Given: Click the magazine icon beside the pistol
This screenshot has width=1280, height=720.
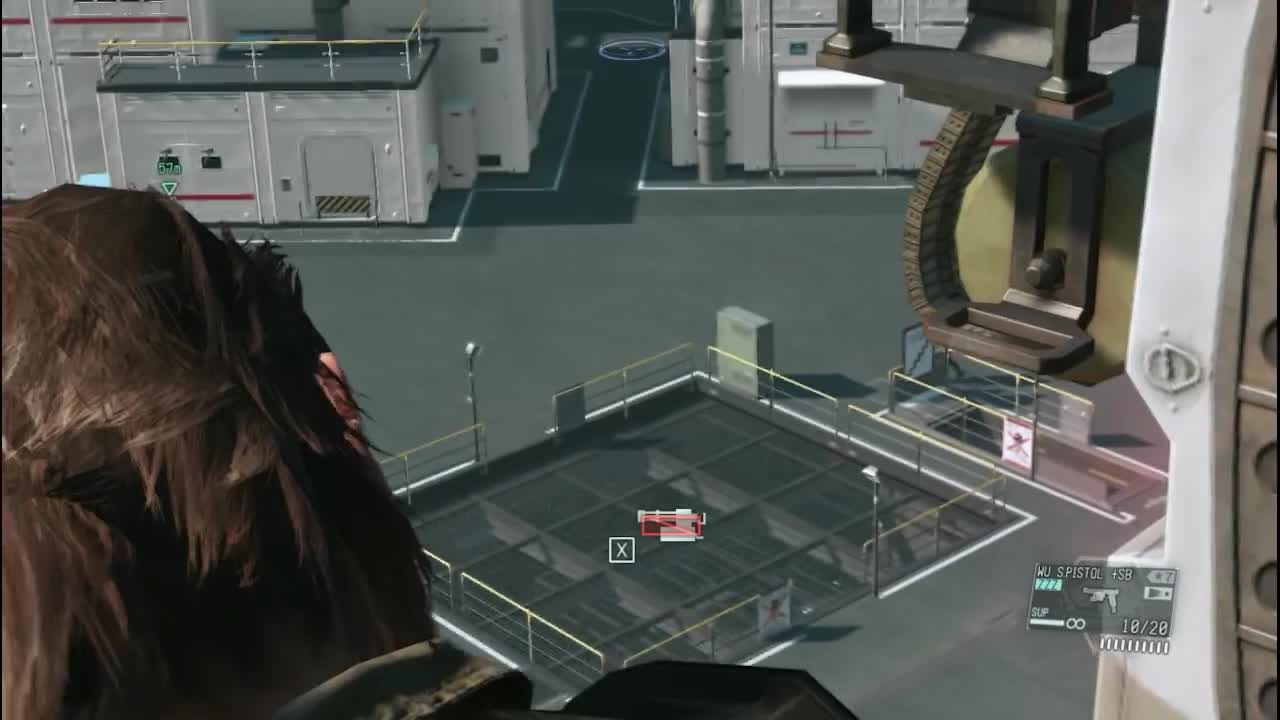Looking at the screenshot, I should [x=1157, y=592].
